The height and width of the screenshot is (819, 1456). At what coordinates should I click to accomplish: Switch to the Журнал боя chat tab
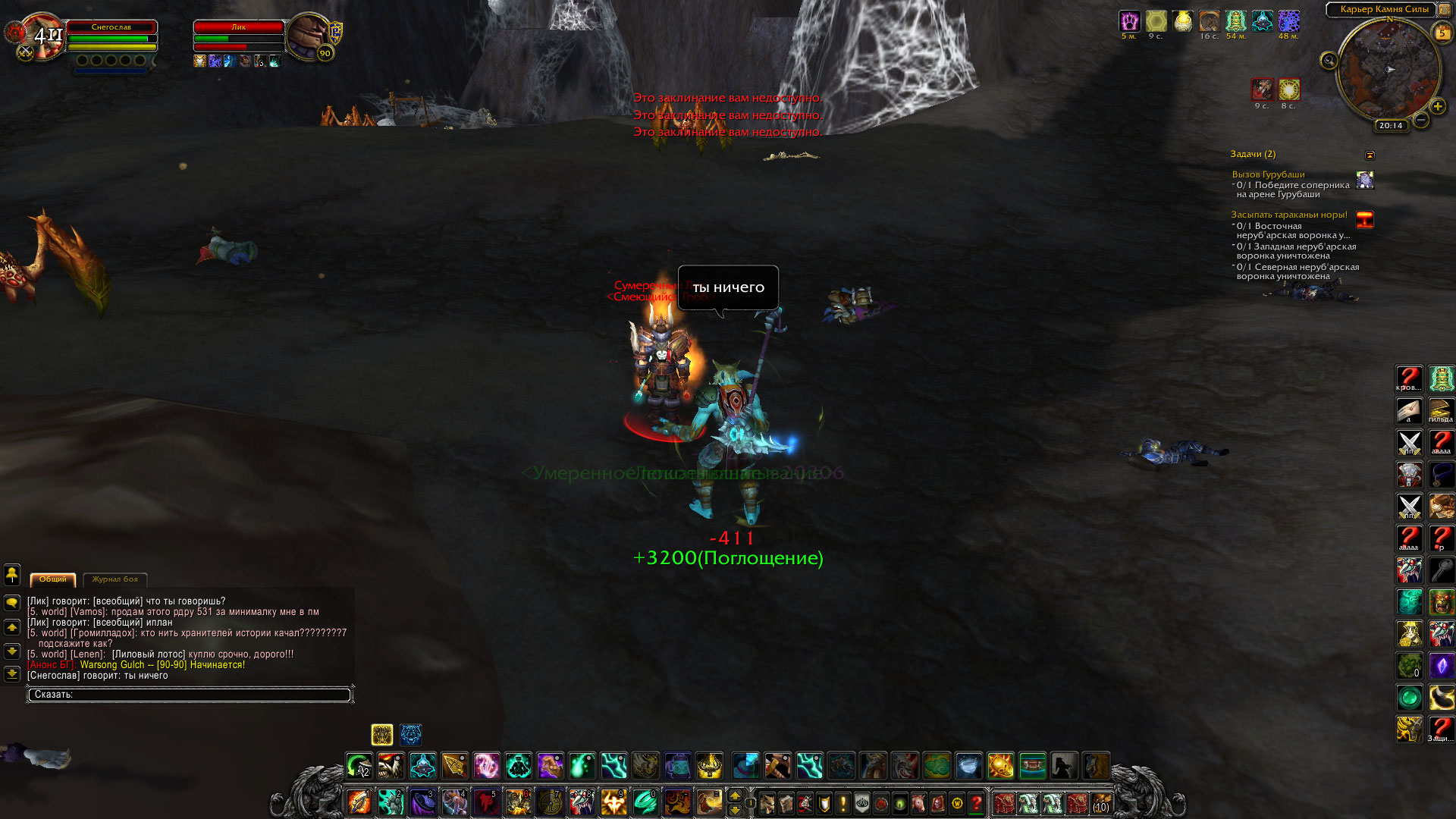pyautogui.click(x=115, y=579)
